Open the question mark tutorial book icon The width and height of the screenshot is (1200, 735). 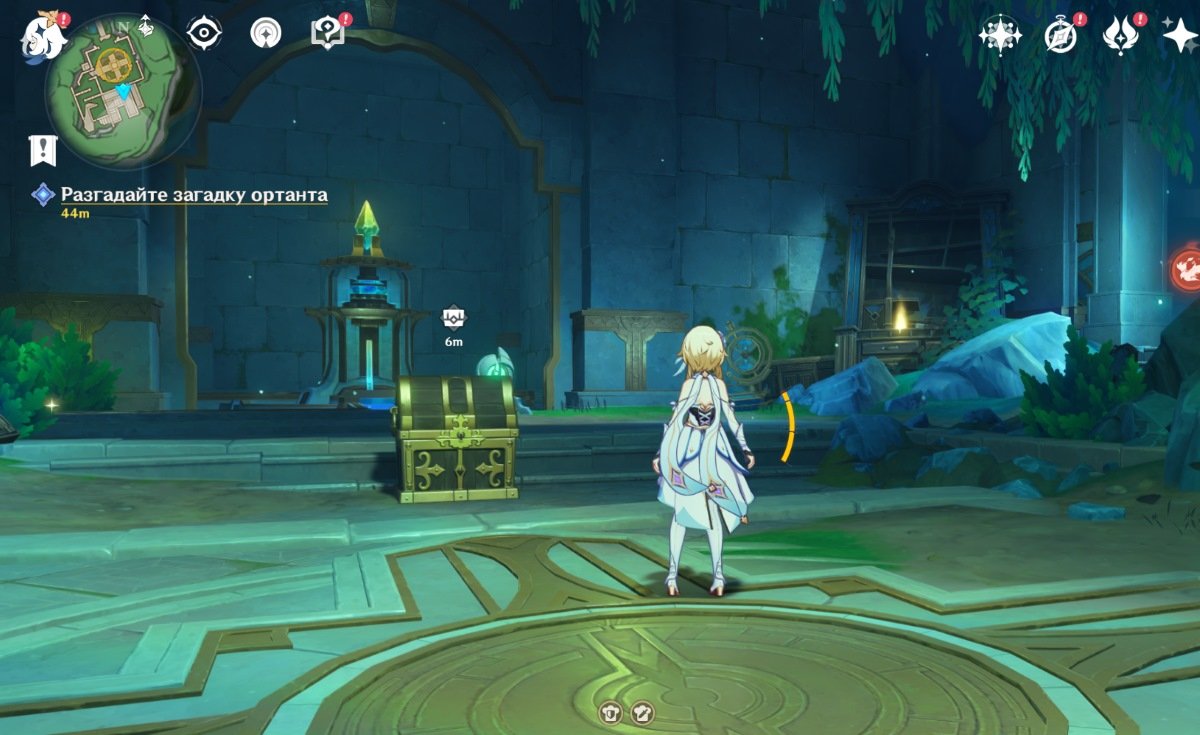tap(327, 33)
